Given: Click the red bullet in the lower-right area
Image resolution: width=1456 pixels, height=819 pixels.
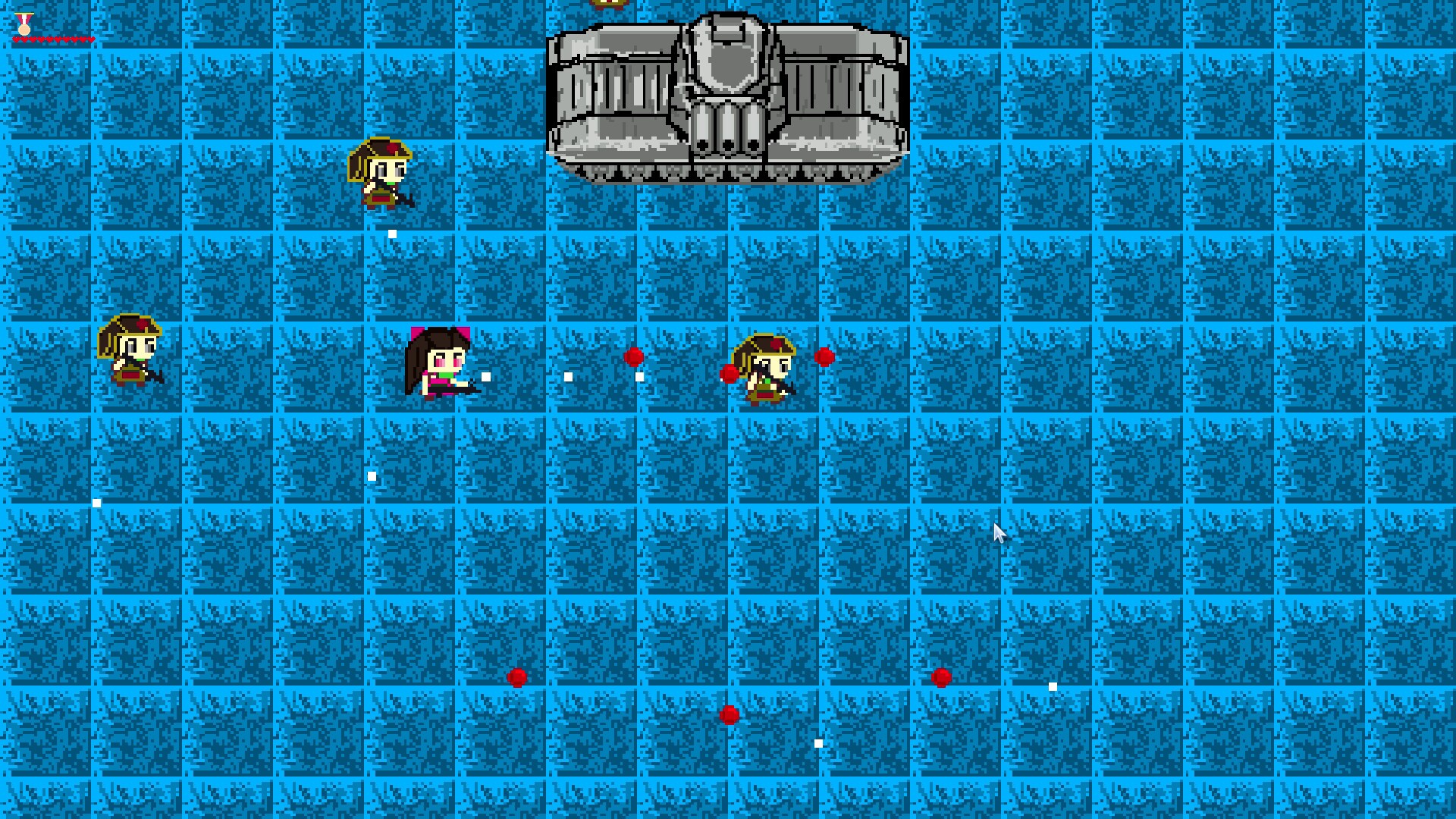Looking at the screenshot, I should (943, 677).
